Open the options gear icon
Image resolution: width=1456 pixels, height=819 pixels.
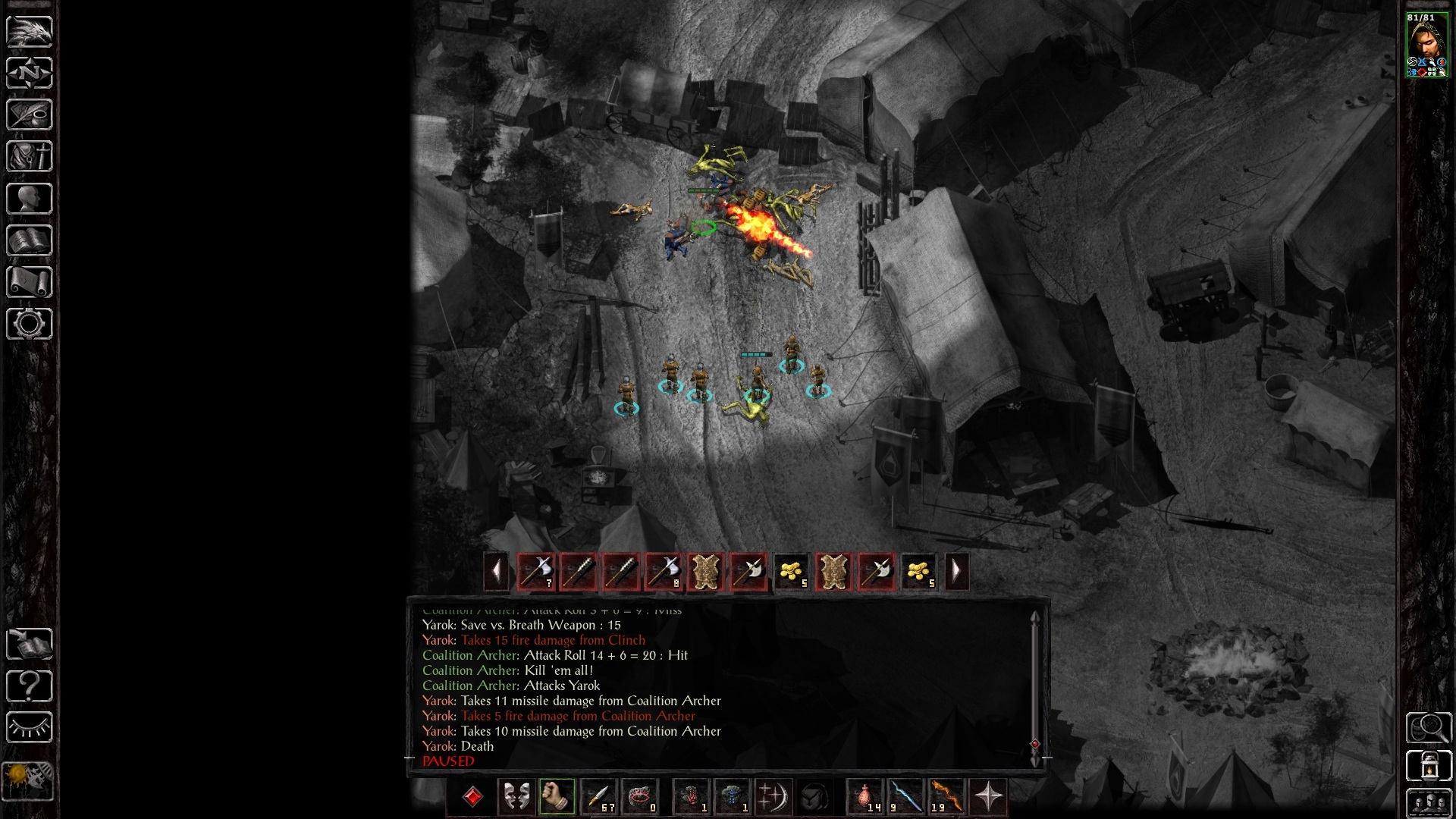tap(30, 324)
